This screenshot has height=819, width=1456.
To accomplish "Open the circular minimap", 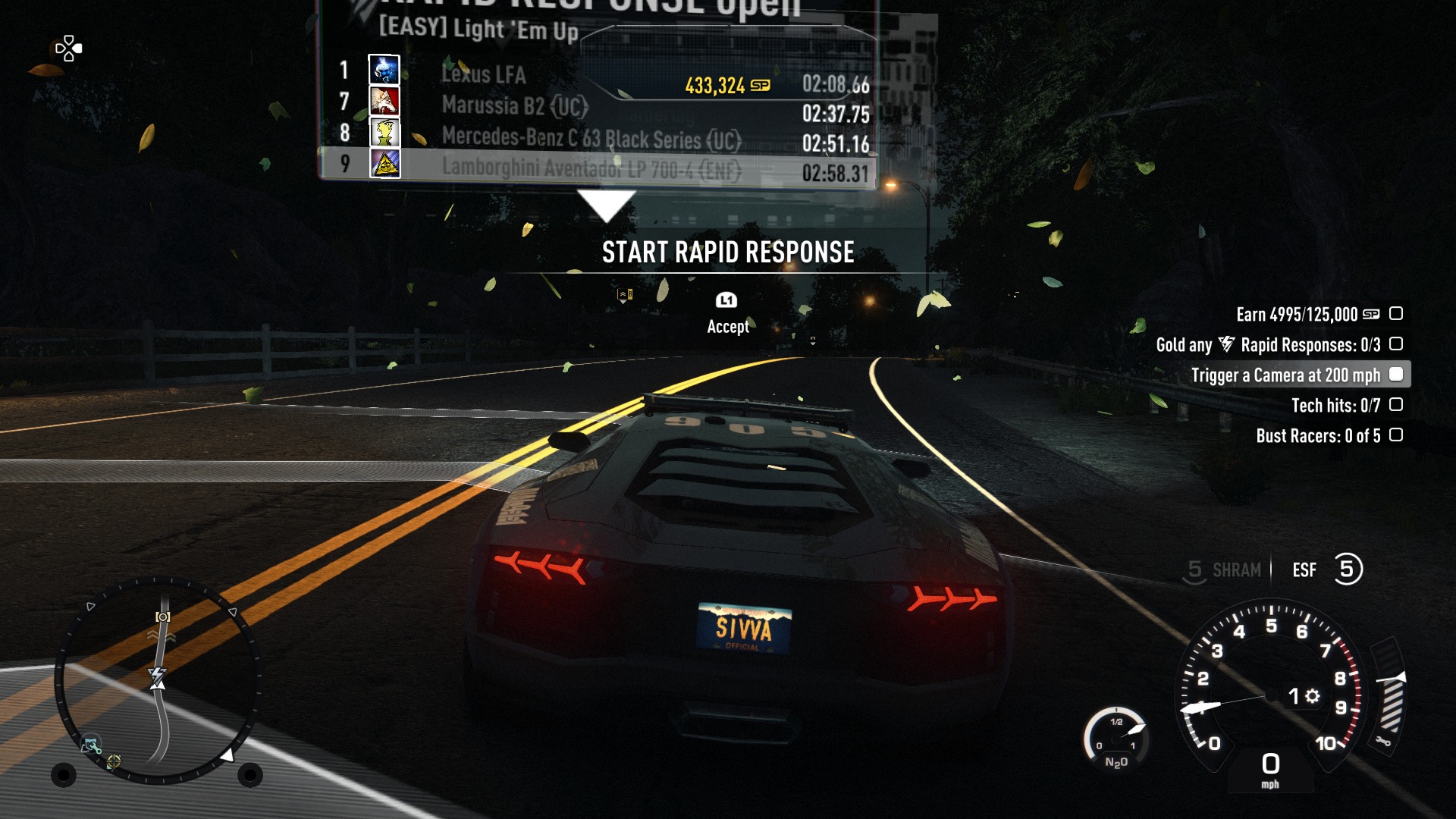I will [x=158, y=680].
